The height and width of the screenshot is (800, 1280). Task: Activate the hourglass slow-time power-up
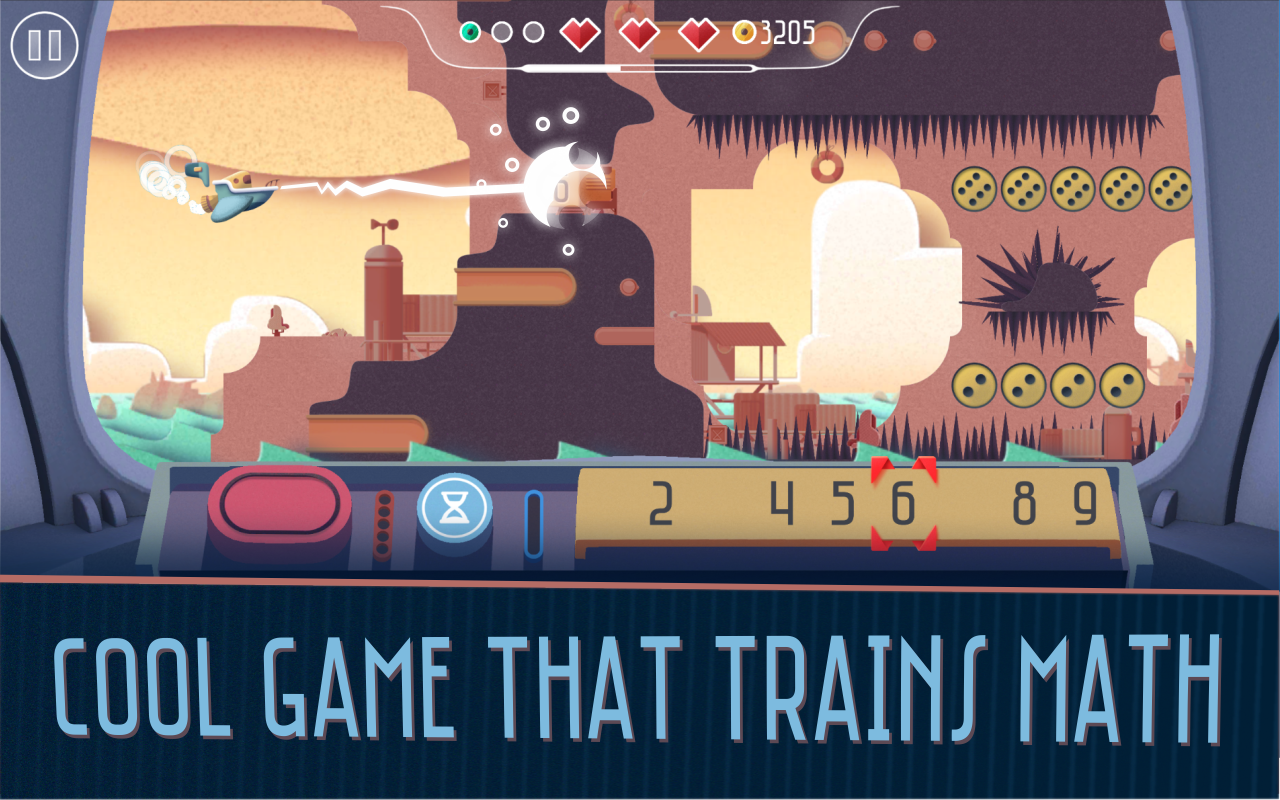click(453, 510)
